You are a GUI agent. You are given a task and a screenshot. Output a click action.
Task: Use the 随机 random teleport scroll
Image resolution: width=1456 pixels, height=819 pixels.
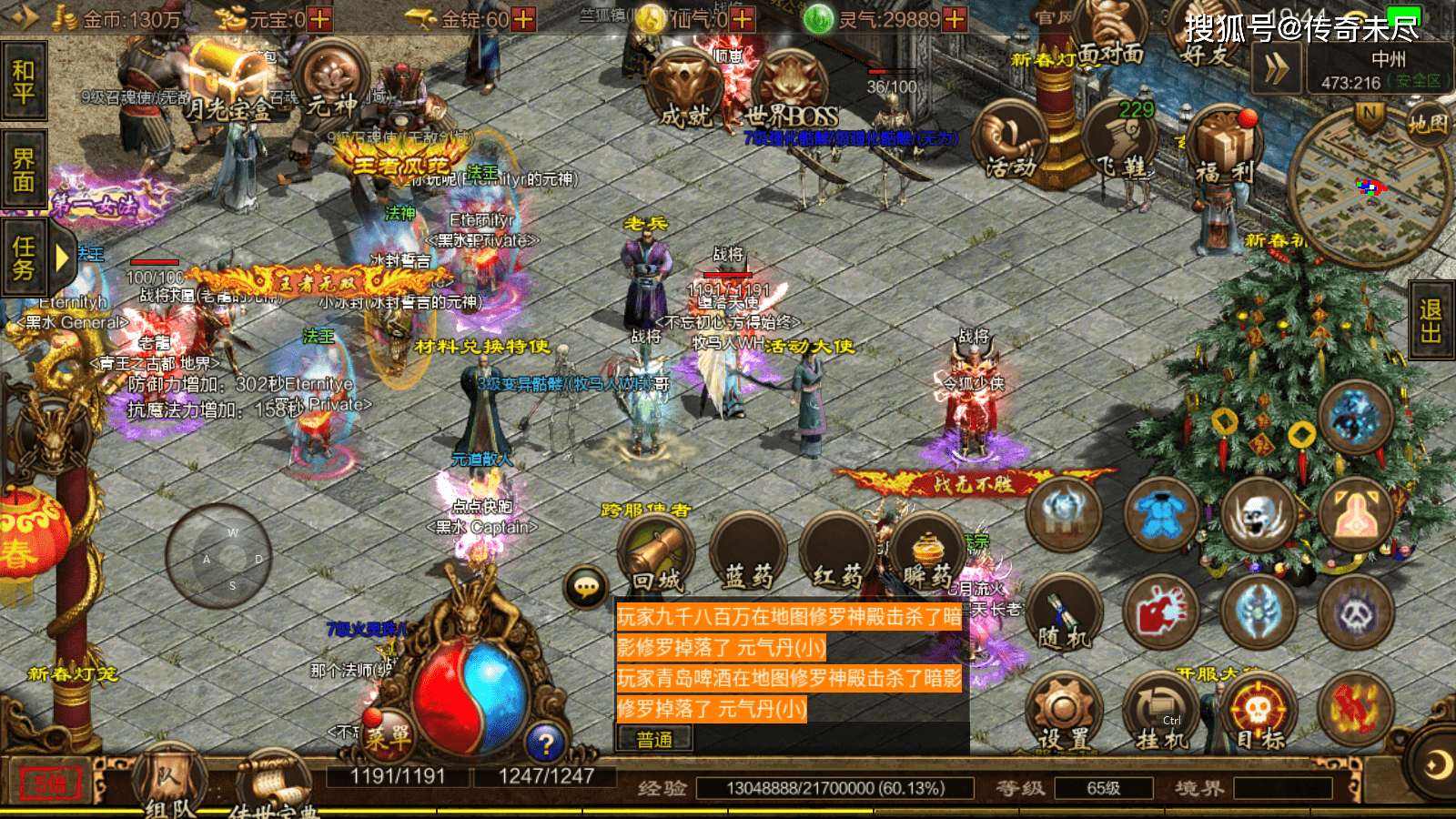click(x=1064, y=613)
